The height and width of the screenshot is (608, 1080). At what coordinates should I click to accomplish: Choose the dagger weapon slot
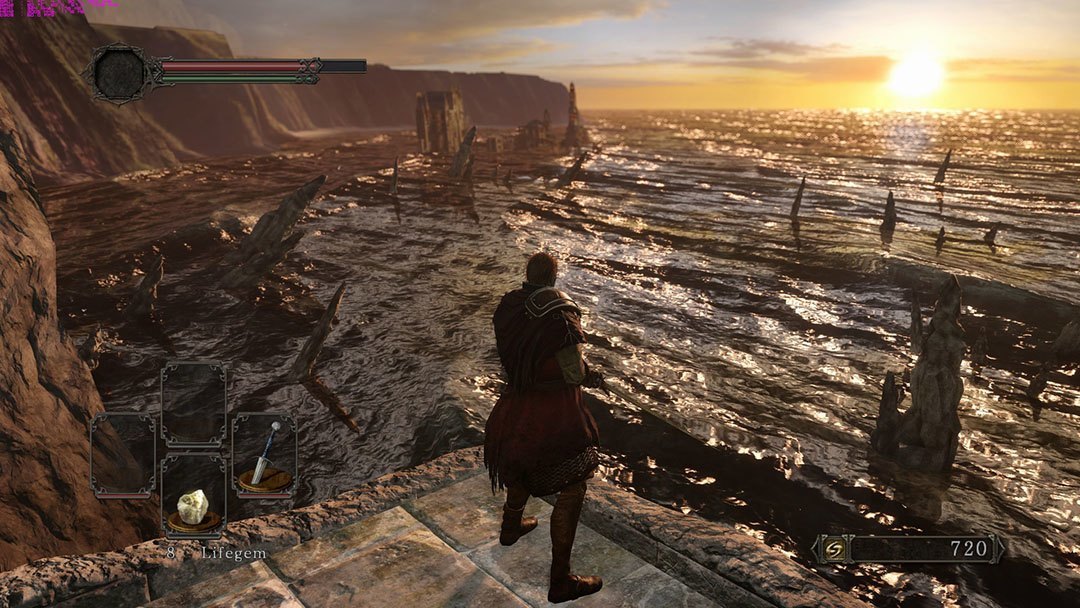tap(264, 455)
